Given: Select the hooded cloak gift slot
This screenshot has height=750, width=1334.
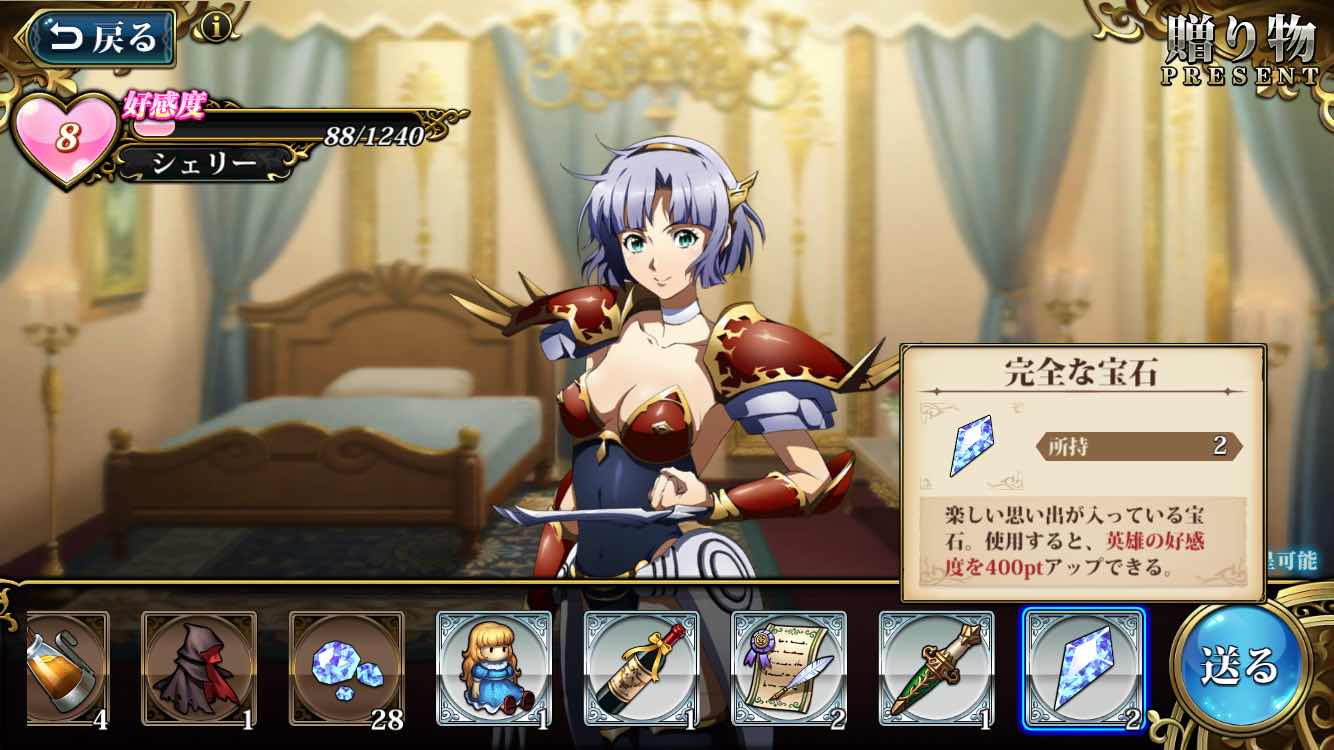Looking at the screenshot, I should pos(199,667).
